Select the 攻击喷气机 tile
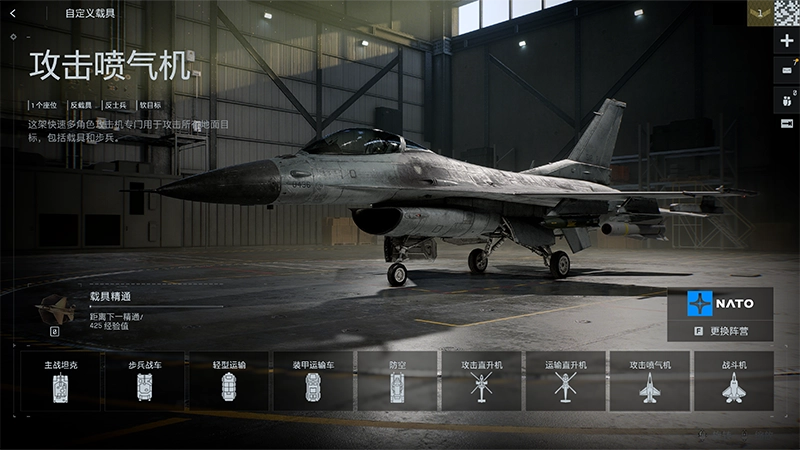The width and height of the screenshot is (800, 450). click(x=650, y=380)
